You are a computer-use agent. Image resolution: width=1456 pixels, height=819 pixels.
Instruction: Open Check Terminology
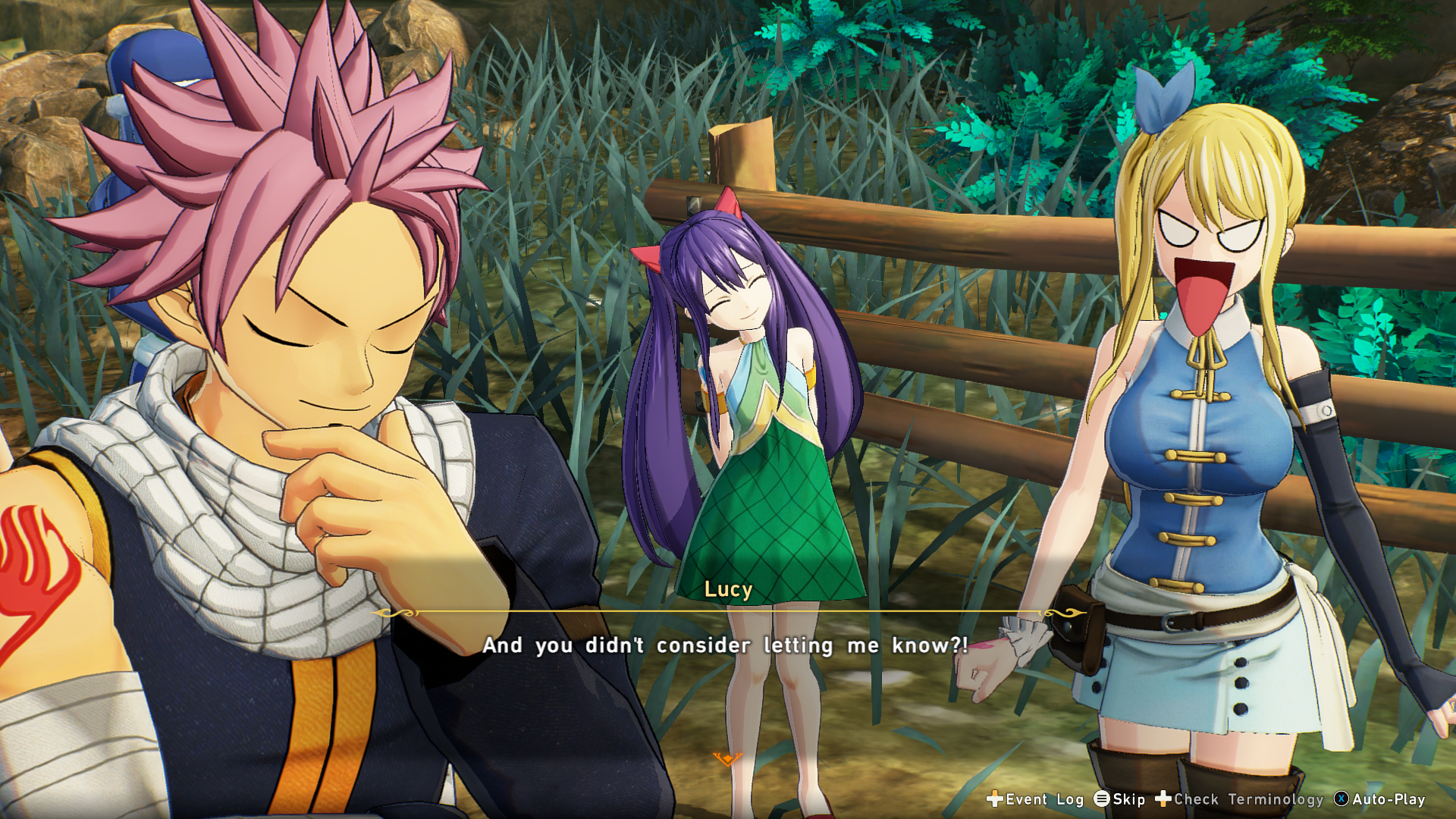click(x=1239, y=799)
